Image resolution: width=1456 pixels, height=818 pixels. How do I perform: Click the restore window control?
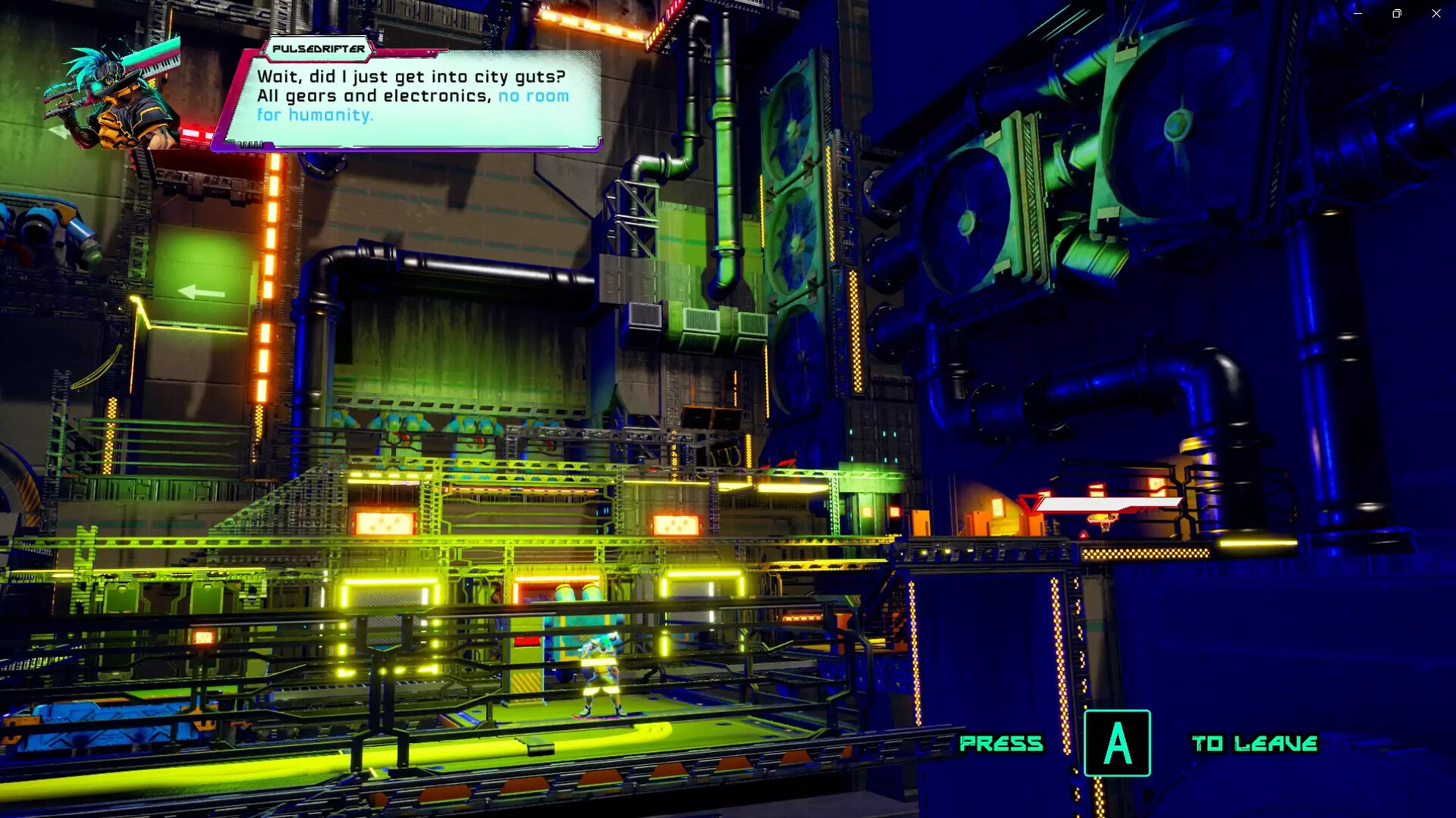[1395, 13]
